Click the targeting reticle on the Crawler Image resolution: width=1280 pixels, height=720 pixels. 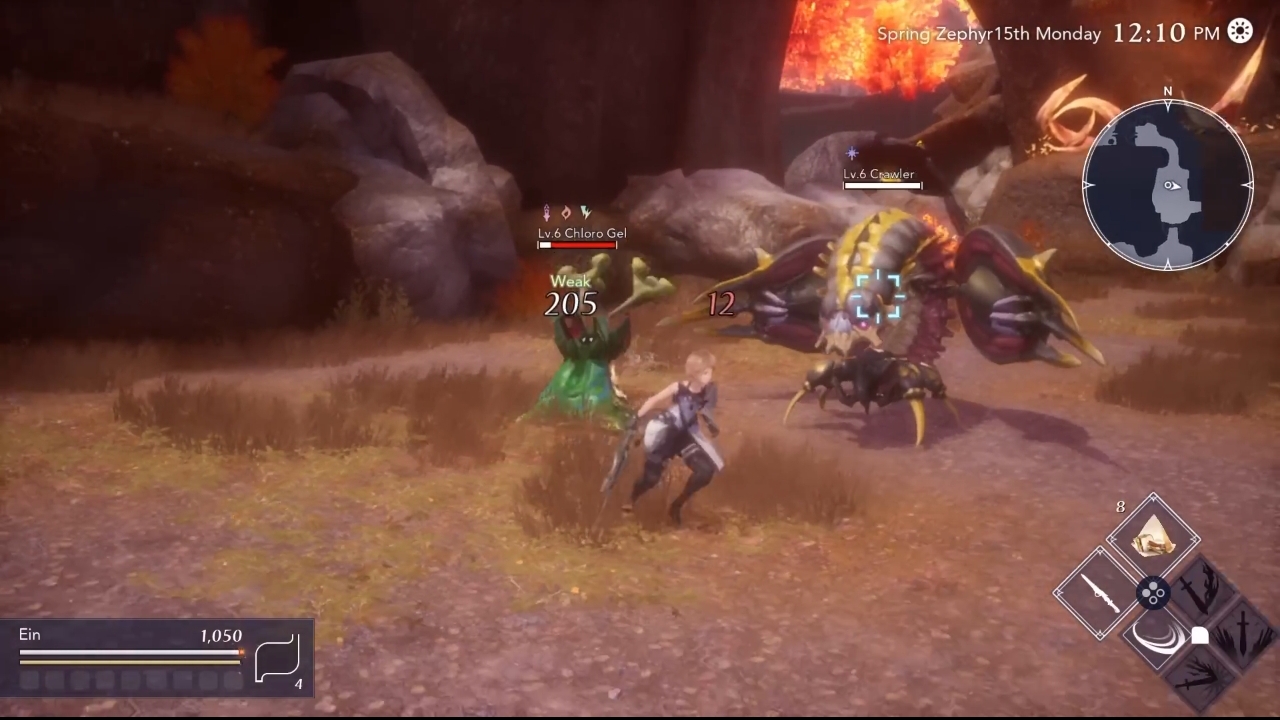[x=878, y=297]
